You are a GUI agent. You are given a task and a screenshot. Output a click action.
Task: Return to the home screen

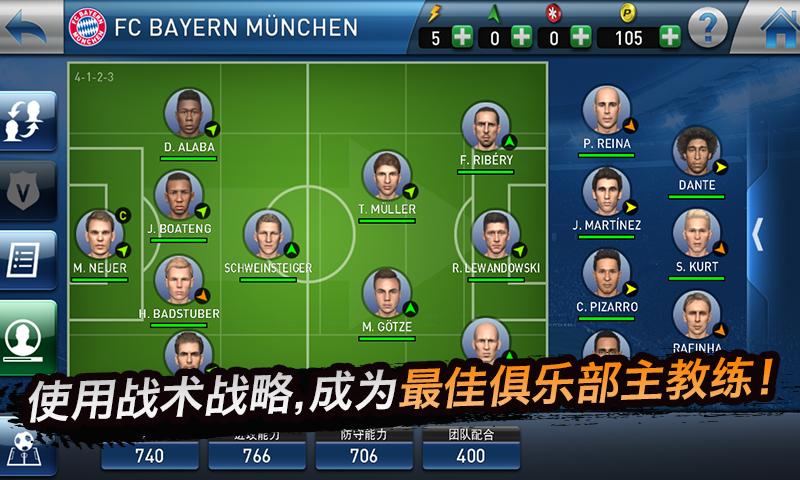[x=775, y=25]
